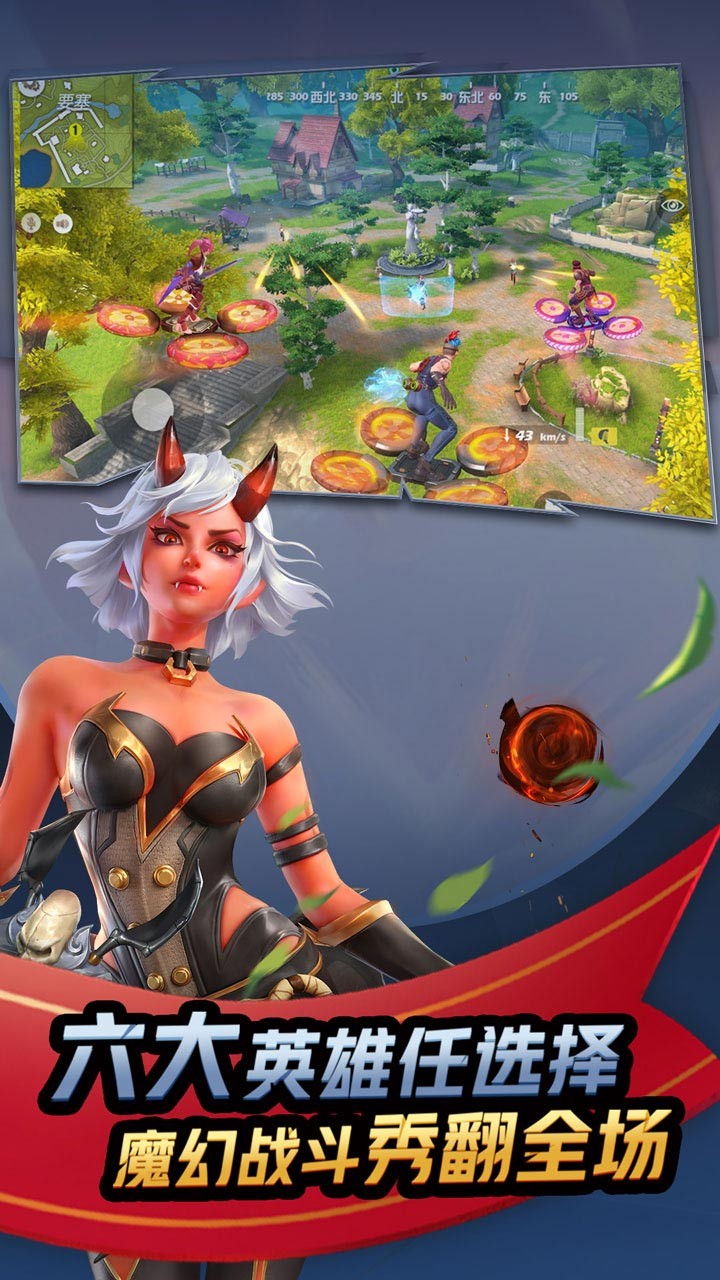Toggle the microphone voice chat icon
Screen dimensions: 720x1280
pyautogui.click(x=30, y=224)
